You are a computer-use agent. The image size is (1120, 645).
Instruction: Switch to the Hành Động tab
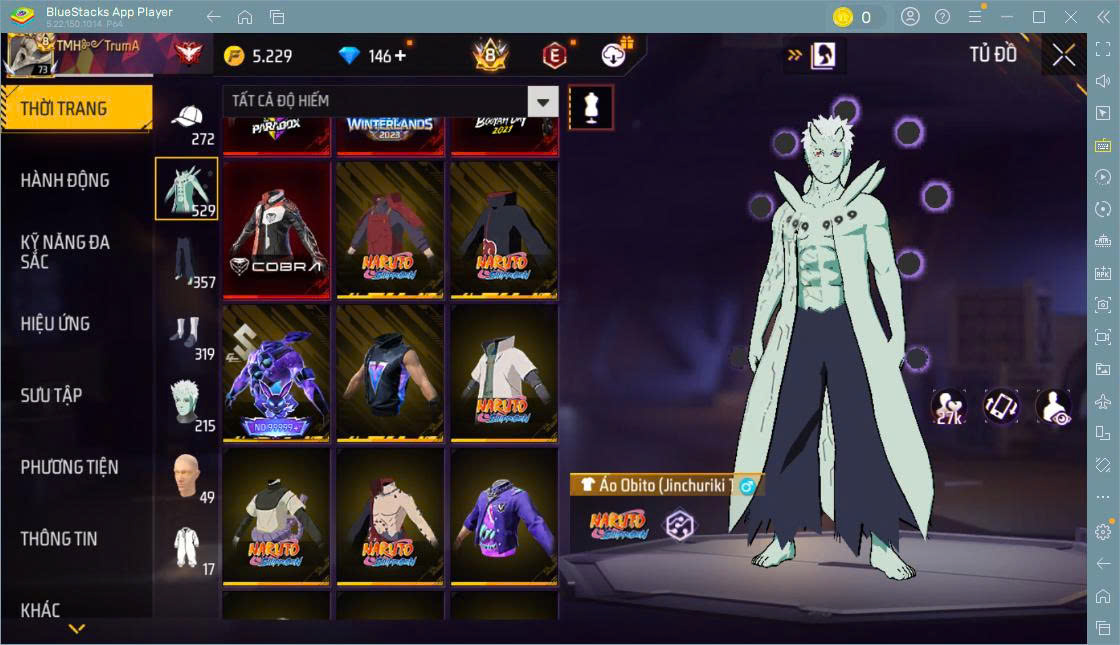point(66,181)
